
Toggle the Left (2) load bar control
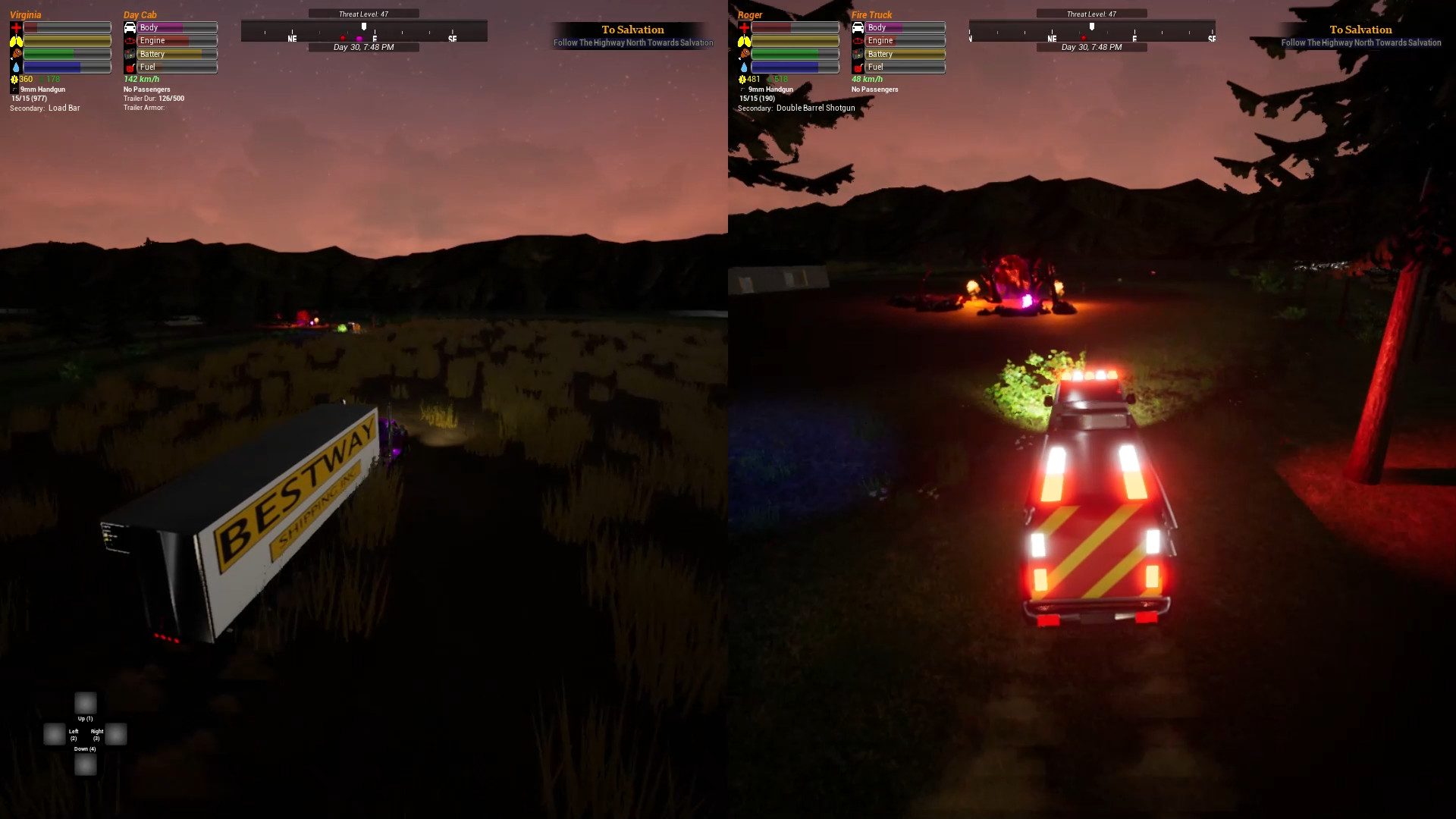(x=53, y=733)
